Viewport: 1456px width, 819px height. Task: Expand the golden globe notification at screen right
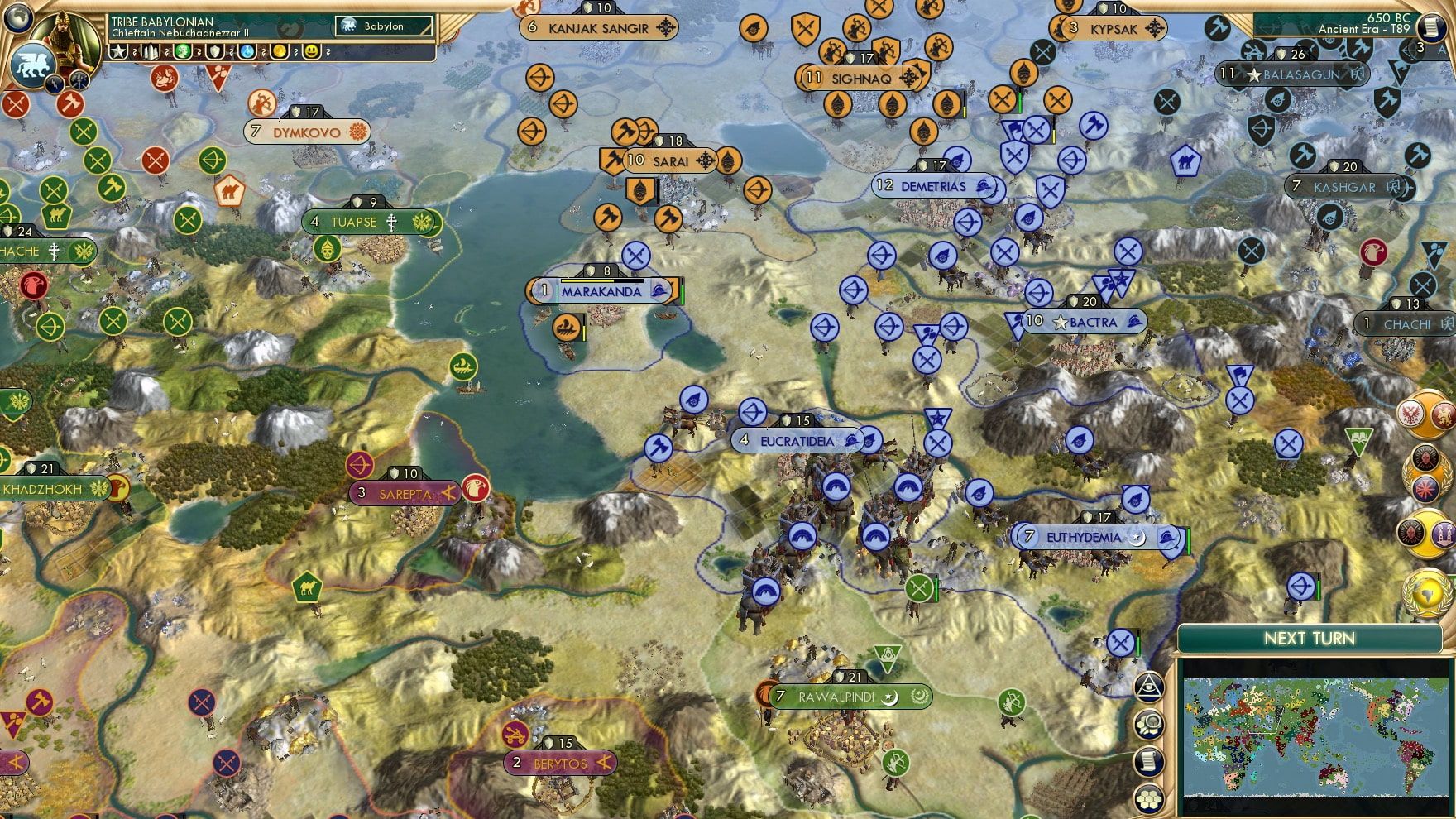tap(1425, 591)
